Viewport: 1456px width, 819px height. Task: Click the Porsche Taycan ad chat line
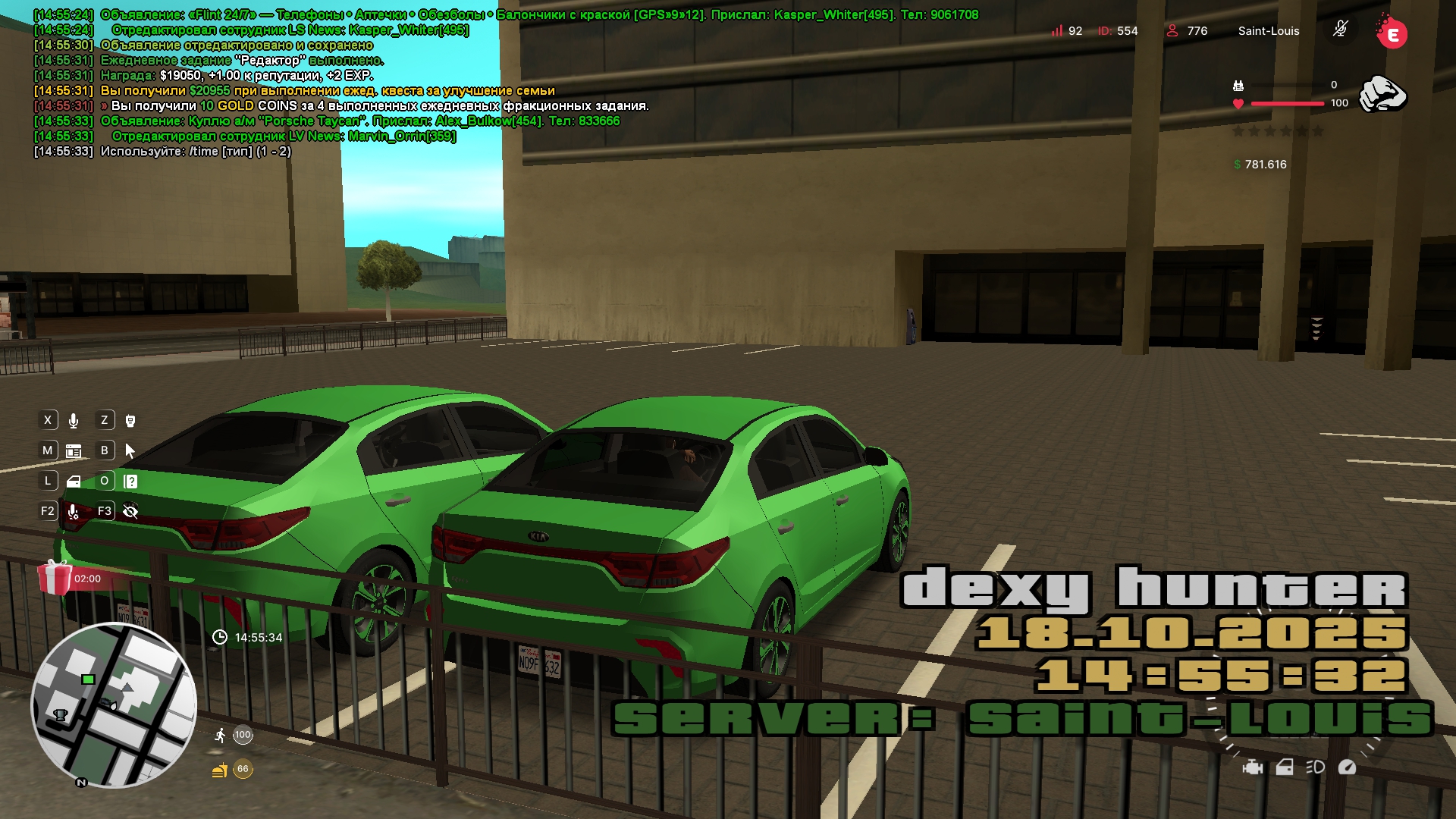(x=360, y=121)
